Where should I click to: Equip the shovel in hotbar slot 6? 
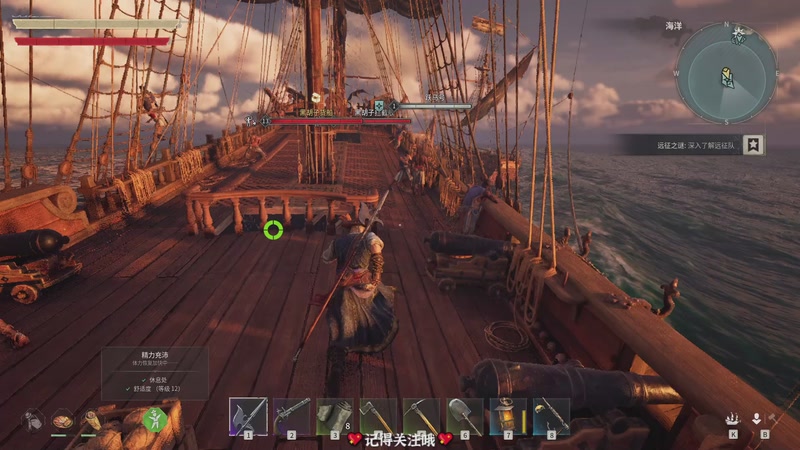pyautogui.click(x=465, y=416)
